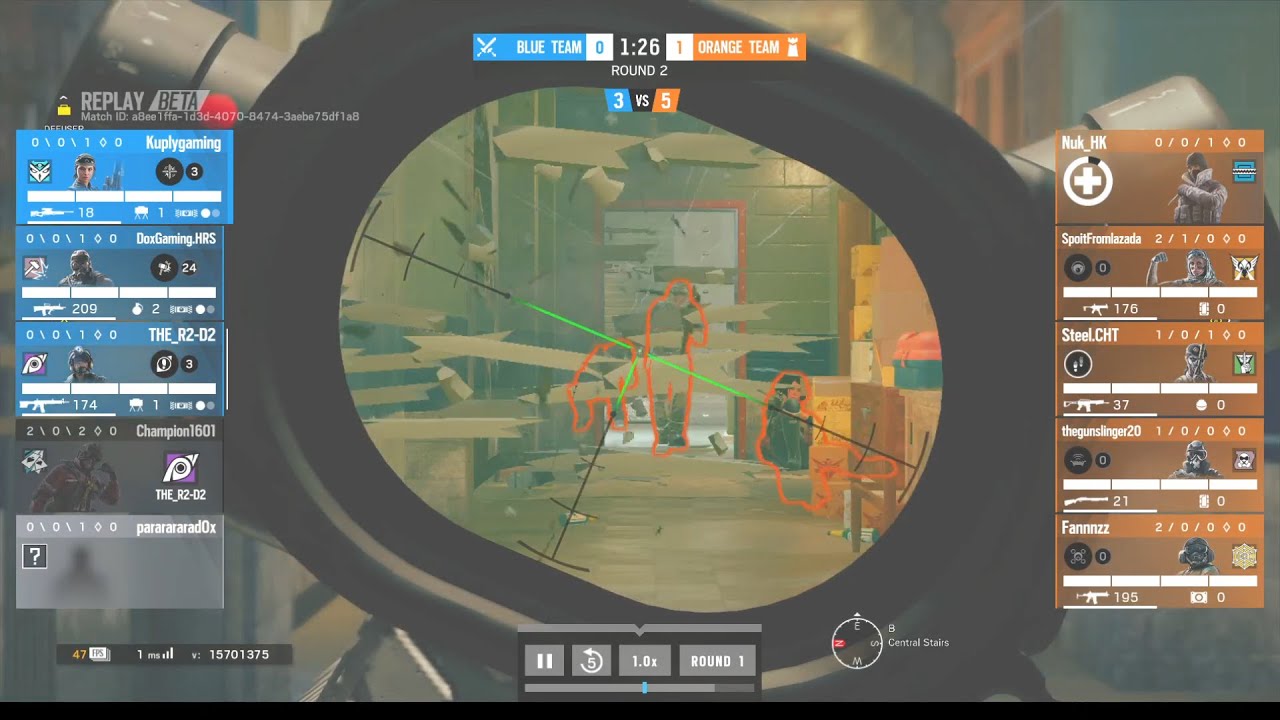The height and width of the screenshot is (720, 1280).
Task: Choose parararad0x player card
Action: point(120,561)
